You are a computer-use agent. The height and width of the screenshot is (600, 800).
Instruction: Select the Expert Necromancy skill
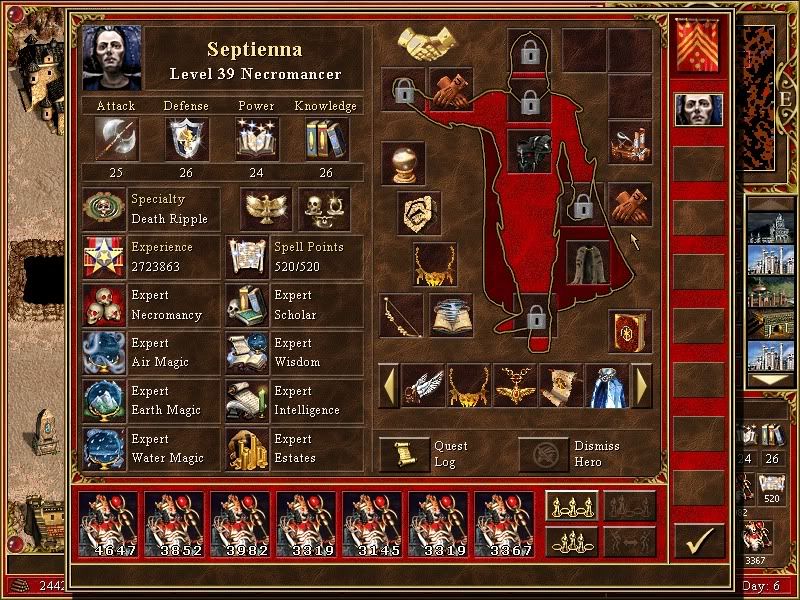pyautogui.click(x=105, y=305)
